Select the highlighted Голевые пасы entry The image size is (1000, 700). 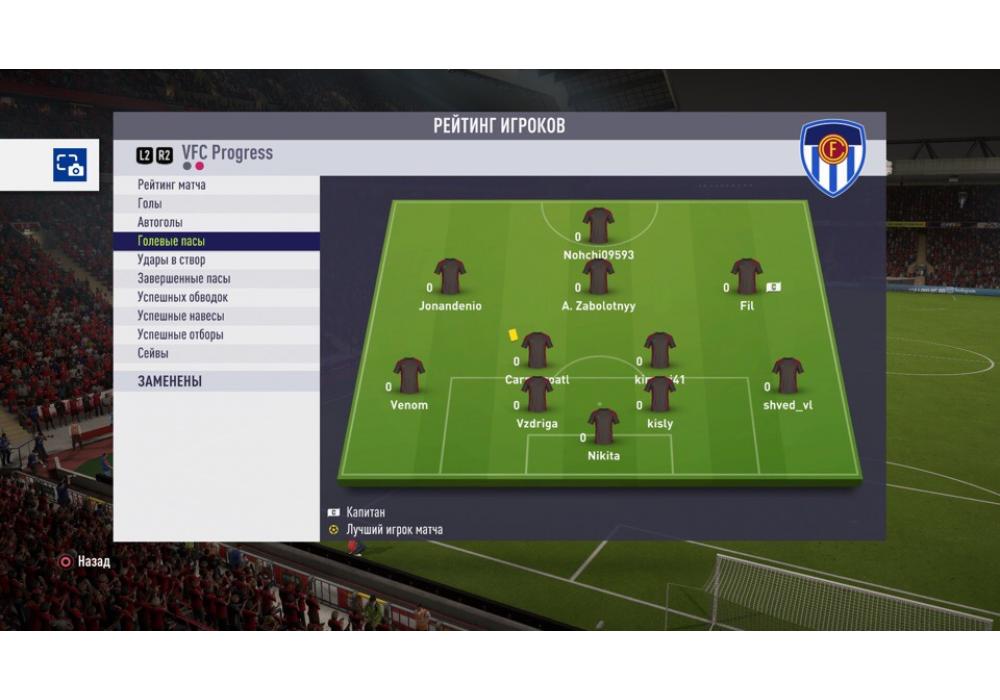point(171,241)
